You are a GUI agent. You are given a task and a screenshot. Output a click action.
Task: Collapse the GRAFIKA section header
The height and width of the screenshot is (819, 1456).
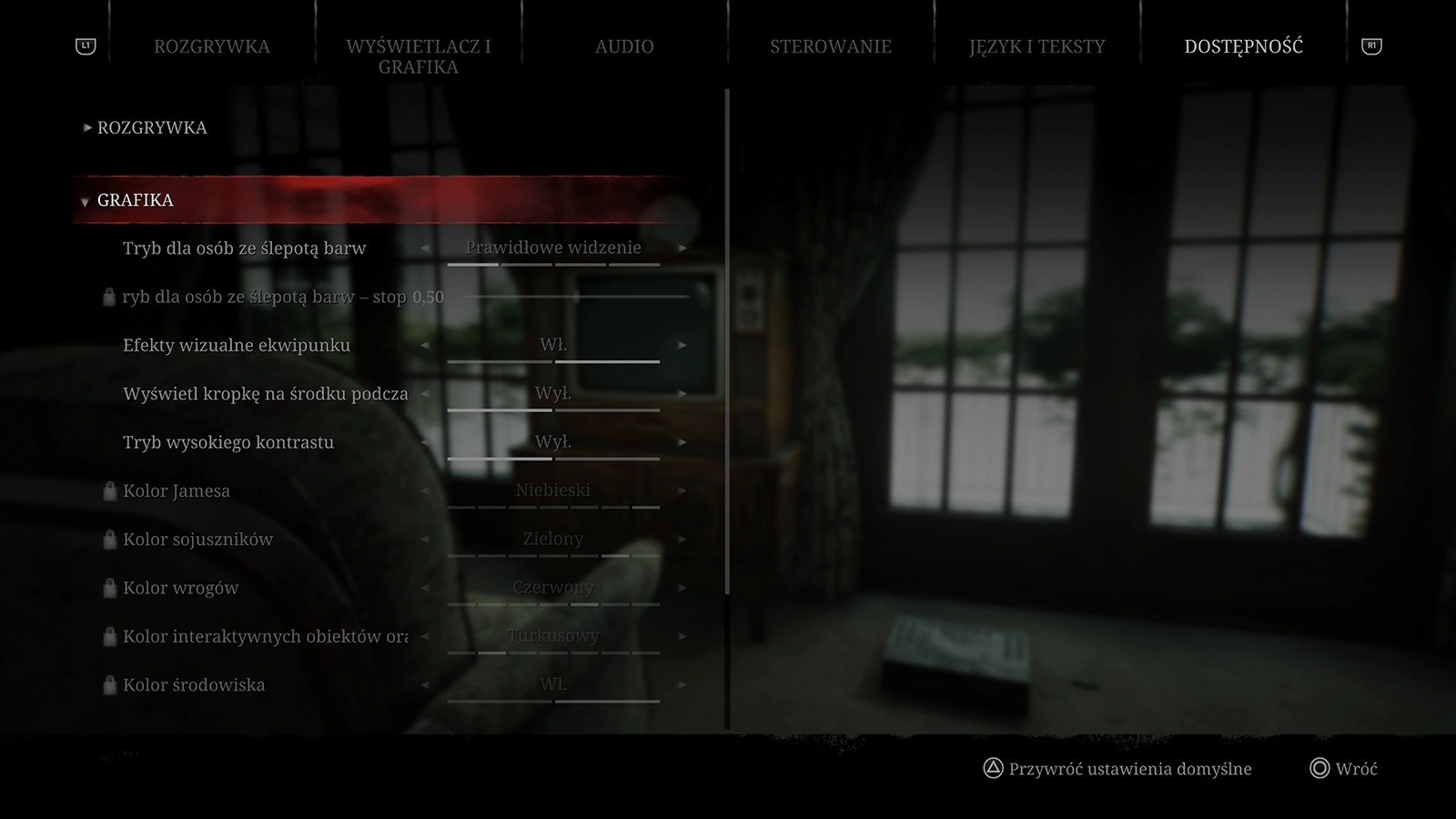[x=135, y=200]
